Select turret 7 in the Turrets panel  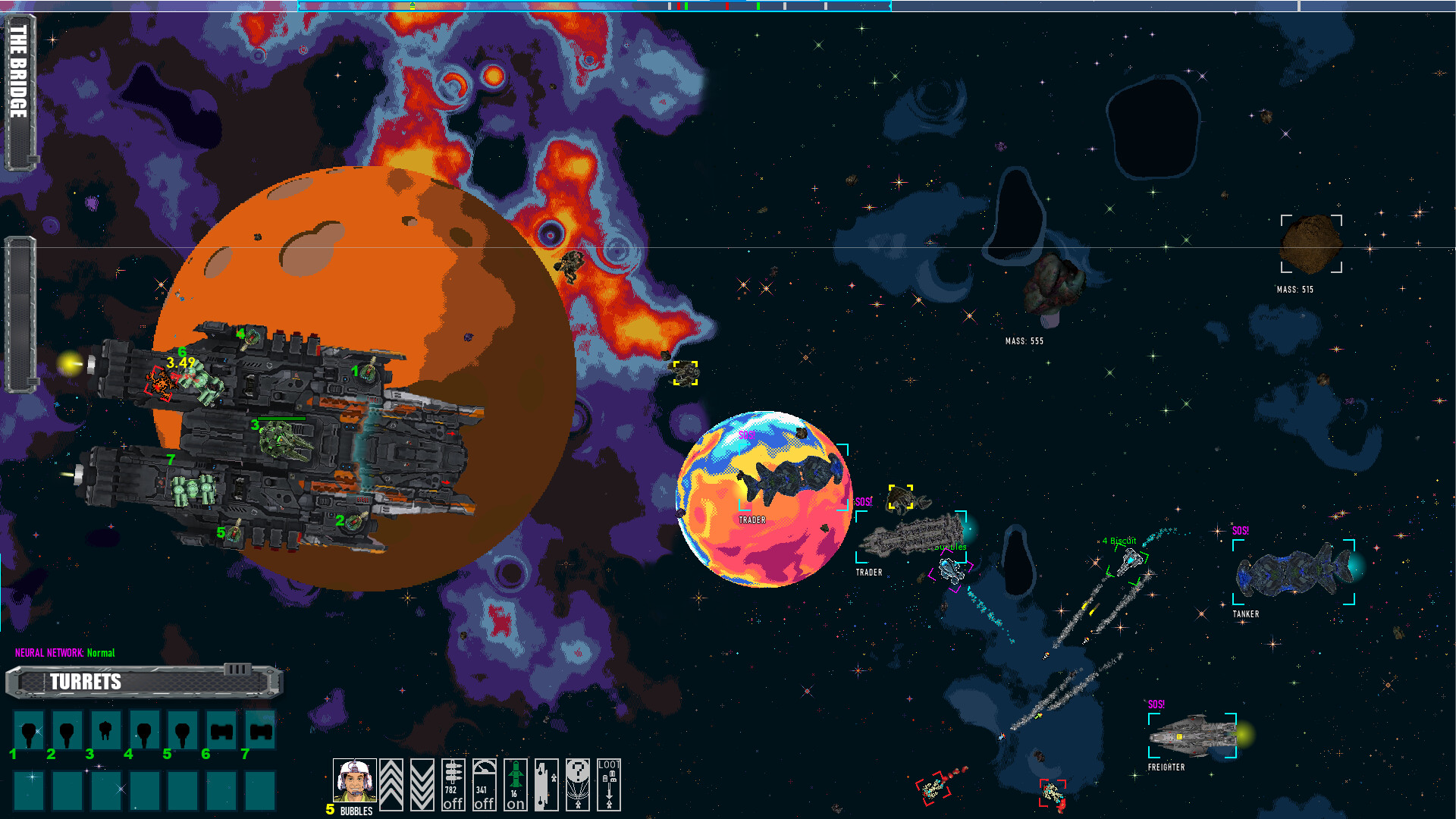coord(260,730)
